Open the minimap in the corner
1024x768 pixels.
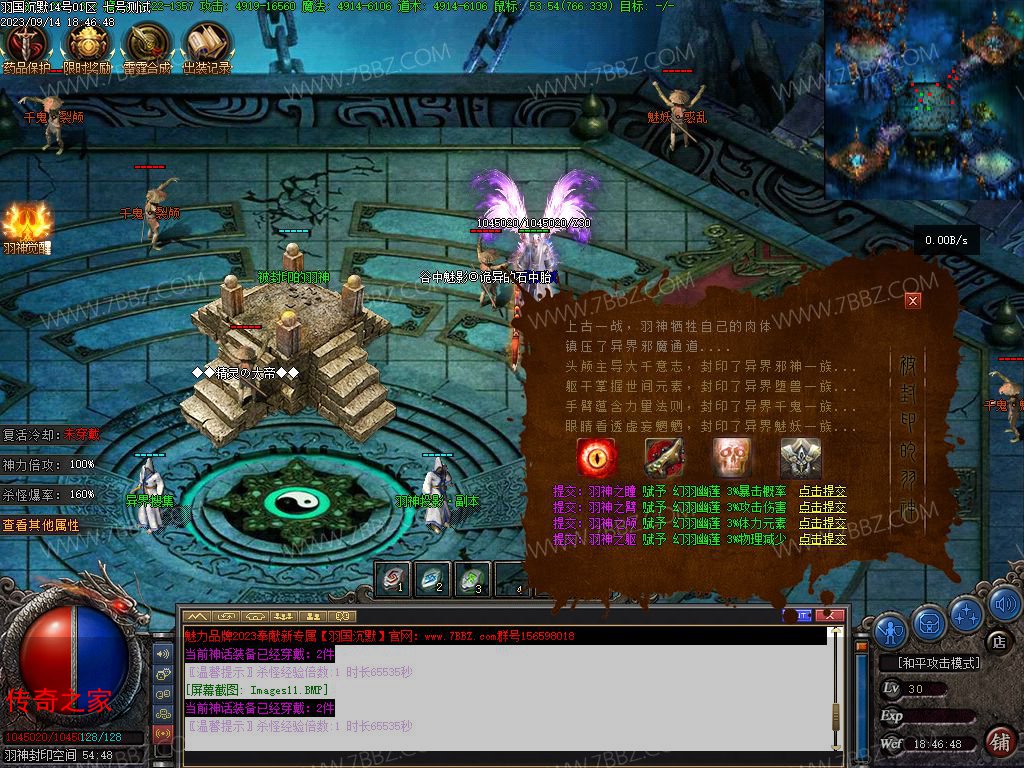923,99
